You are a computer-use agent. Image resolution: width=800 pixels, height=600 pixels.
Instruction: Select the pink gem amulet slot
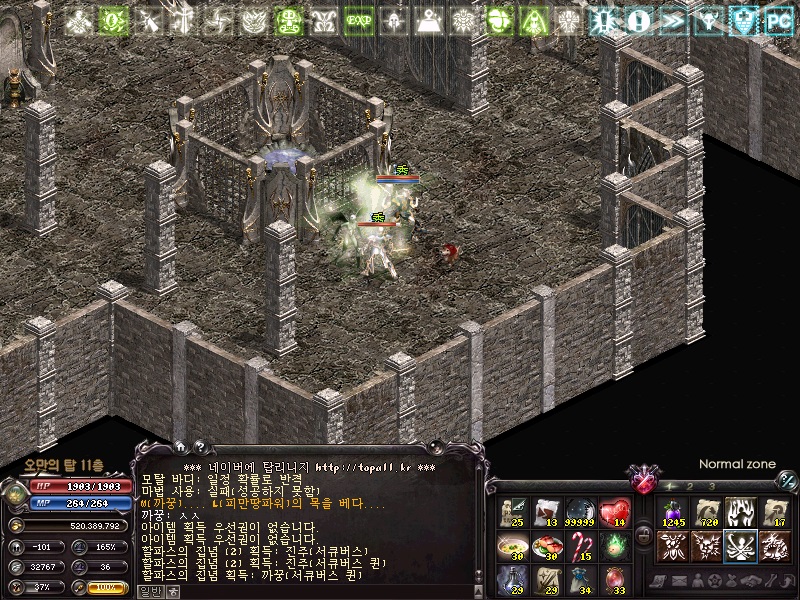pyautogui.click(x=614, y=580)
